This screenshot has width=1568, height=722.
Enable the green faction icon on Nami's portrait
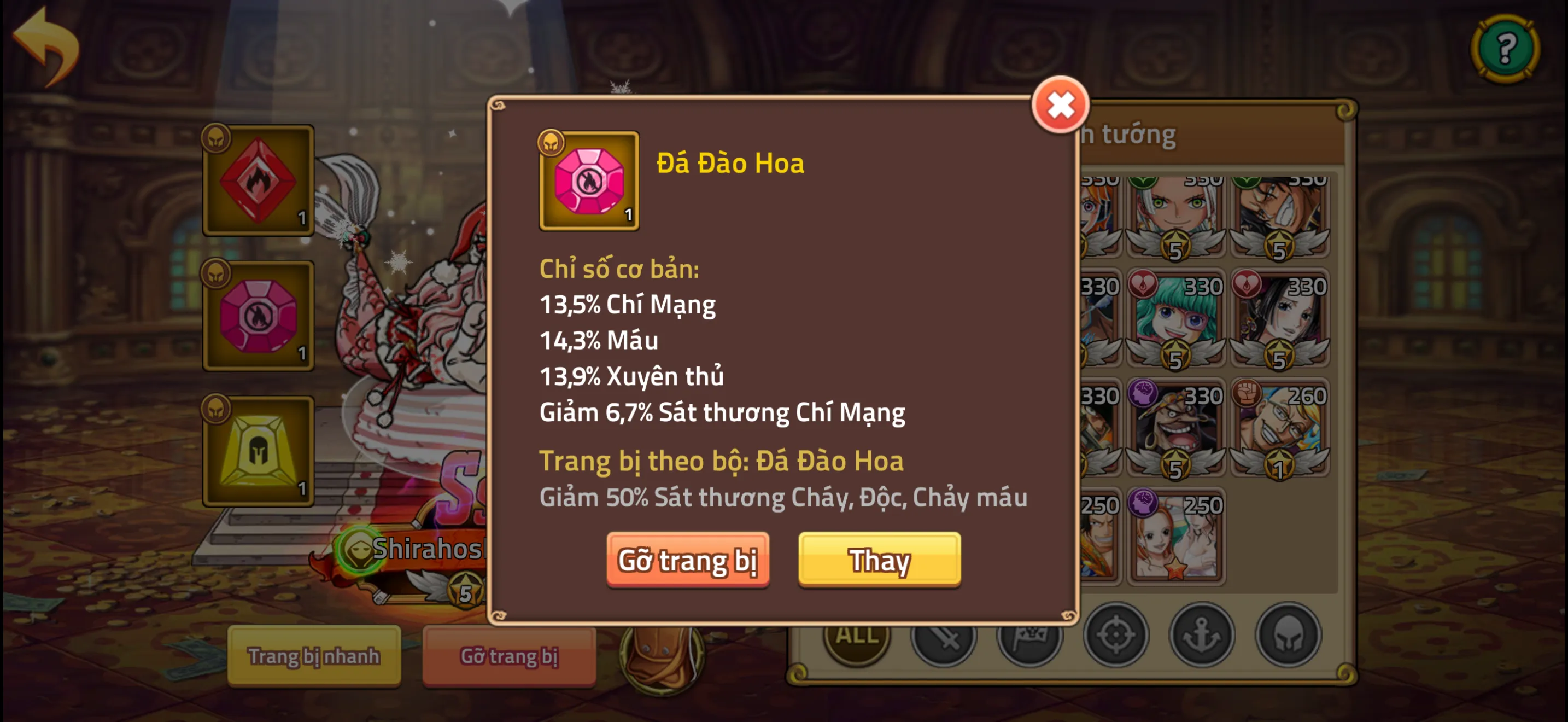(1144, 183)
